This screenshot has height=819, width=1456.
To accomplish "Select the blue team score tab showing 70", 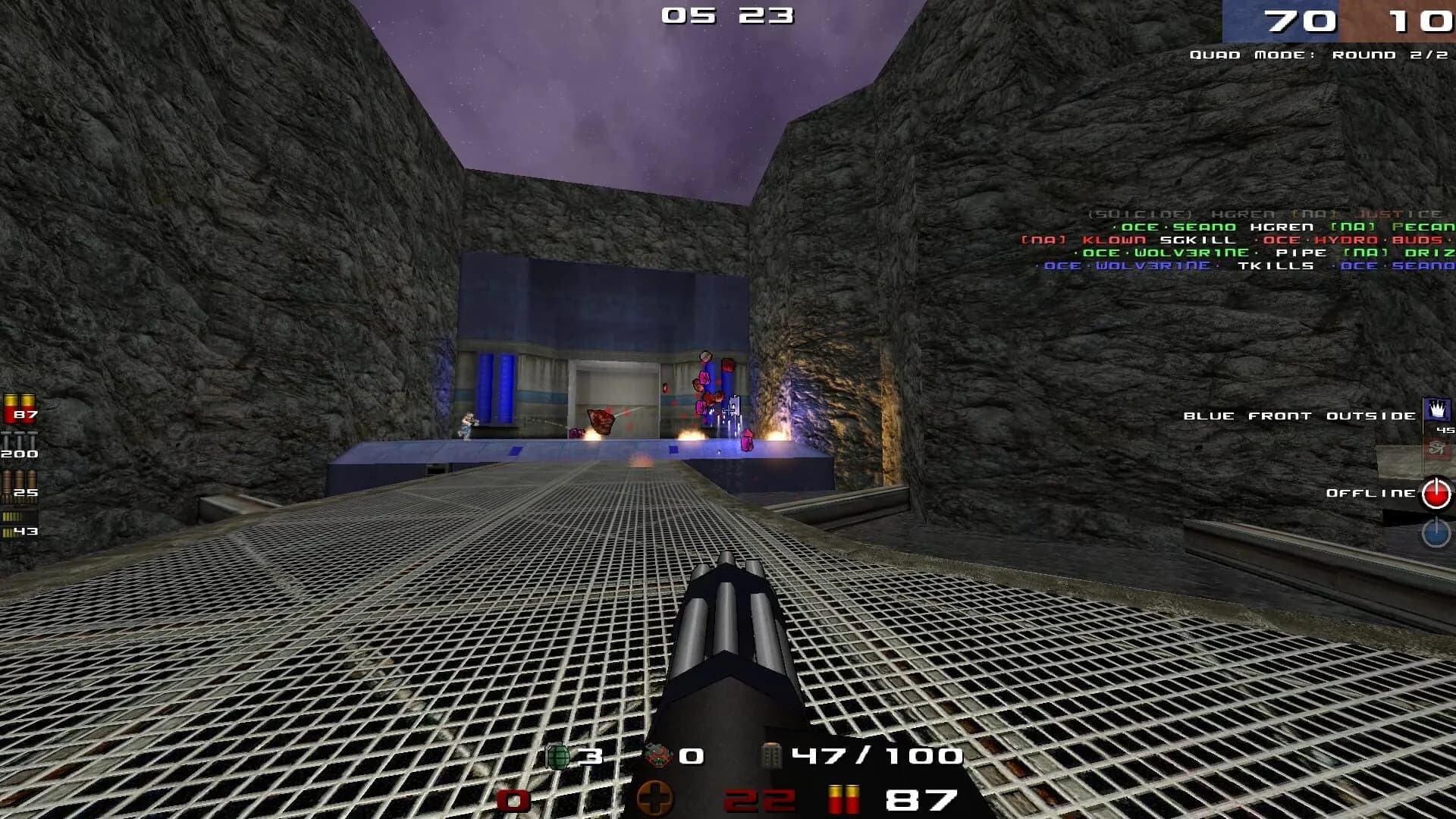I will (1299, 20).
